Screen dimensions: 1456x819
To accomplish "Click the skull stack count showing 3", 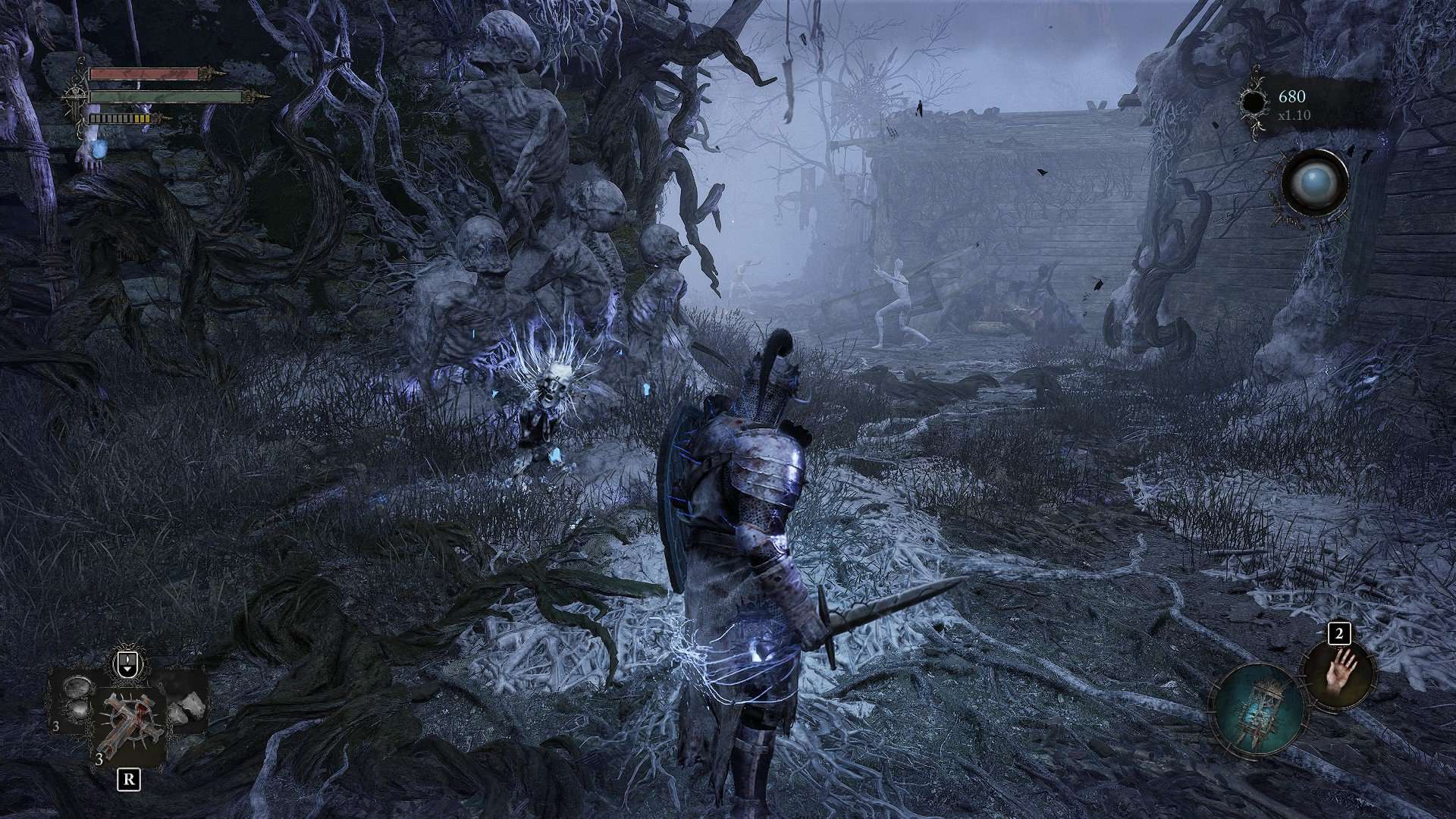I will (x=55, y=726).
